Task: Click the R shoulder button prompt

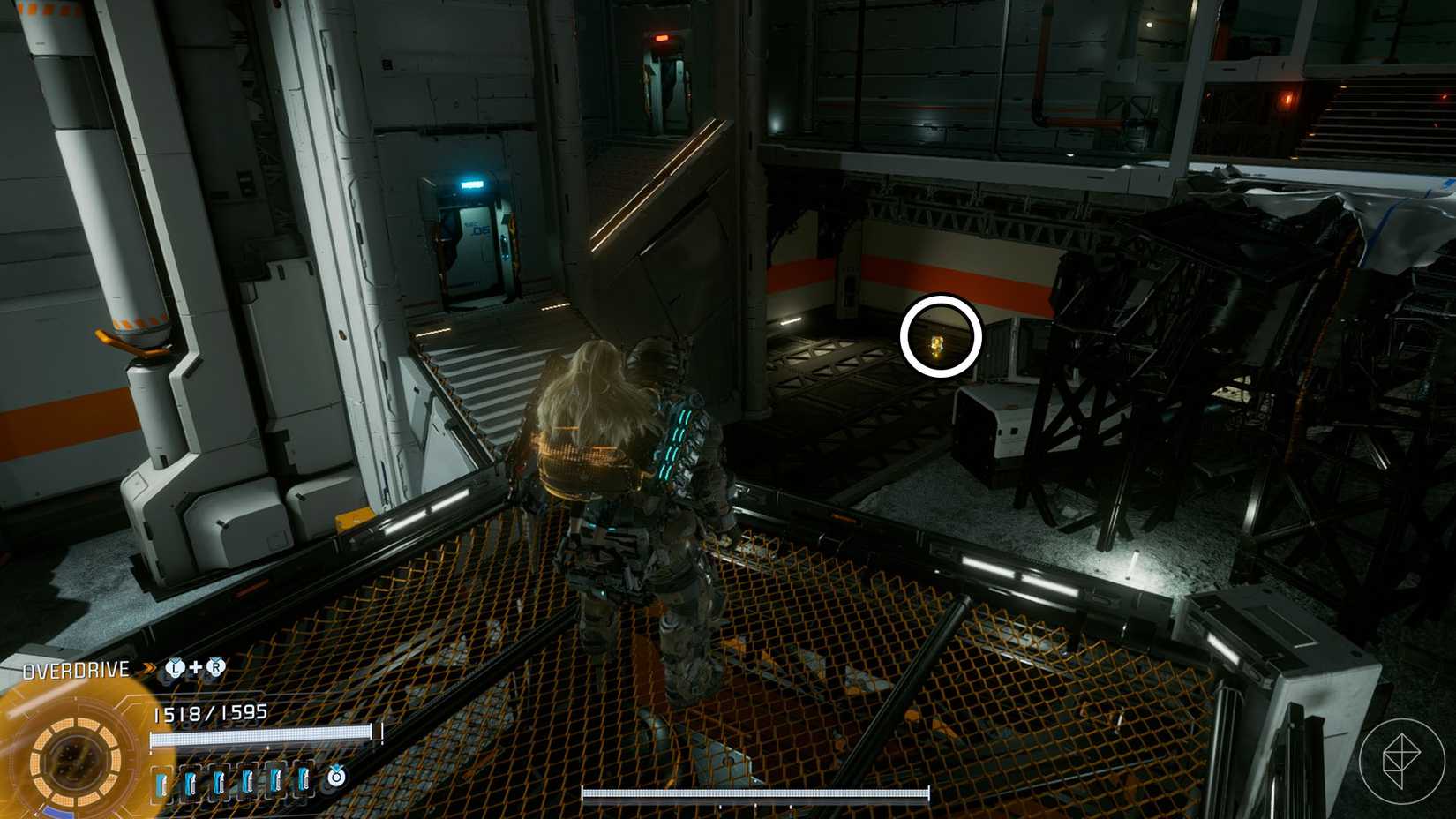Action: point(215,668)
